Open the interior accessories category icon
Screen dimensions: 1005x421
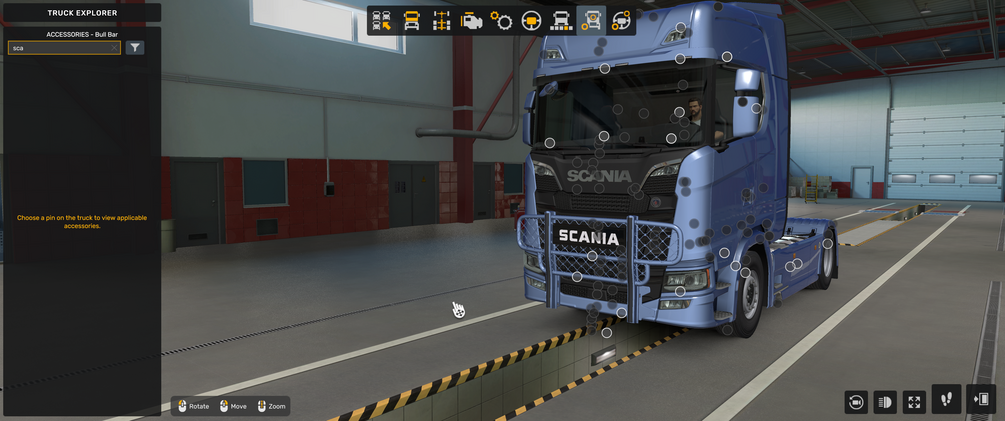[x=621, y=21]
